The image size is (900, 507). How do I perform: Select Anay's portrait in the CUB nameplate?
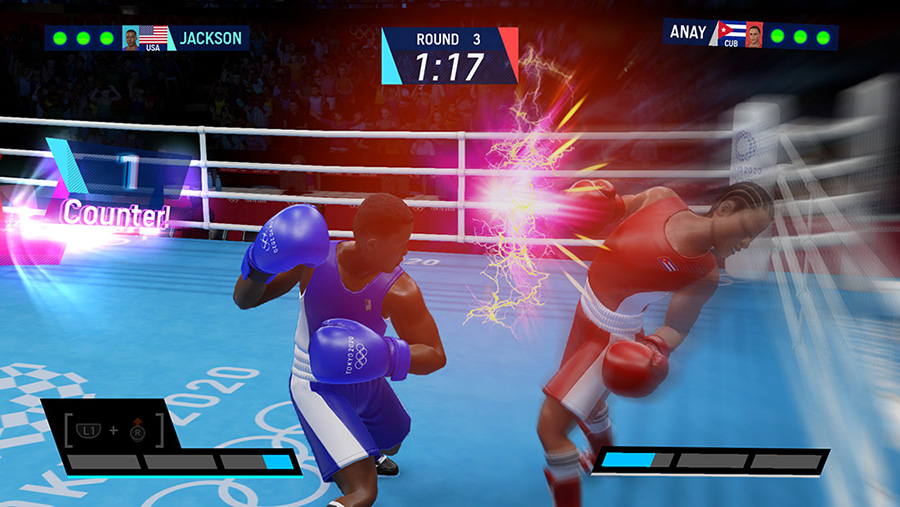(x=753, y=35)
